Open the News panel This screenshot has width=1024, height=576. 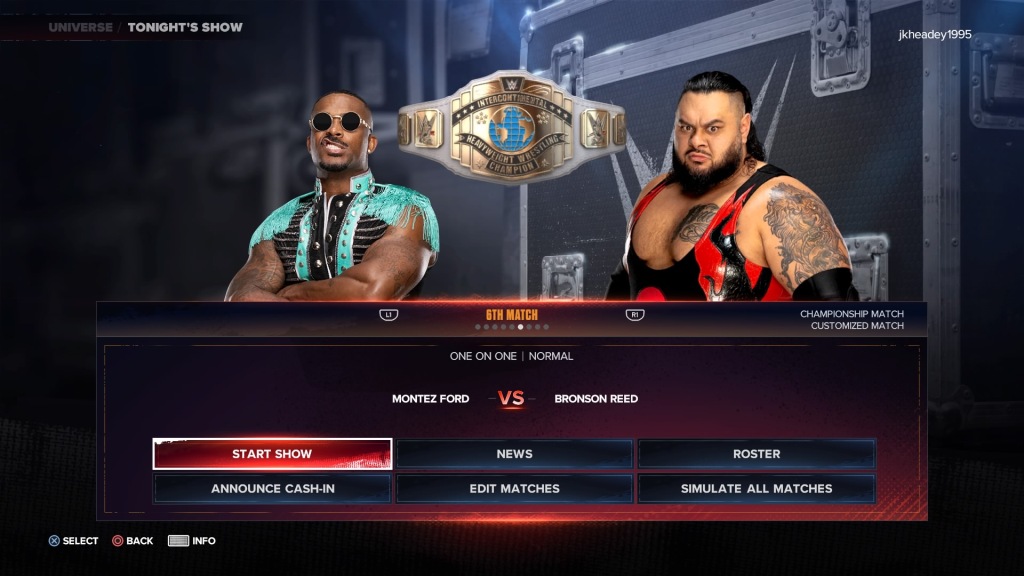514,454
